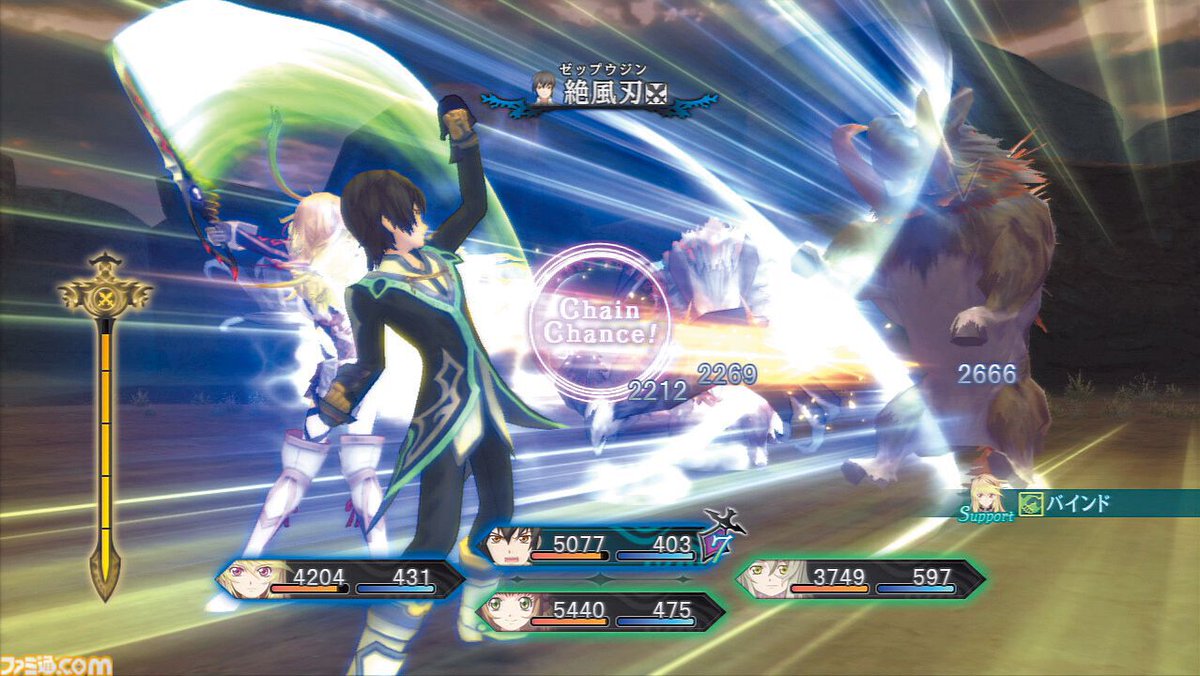Click the green Bind support skill icon
1200x676 pixels.
[x=1031, y=503]
